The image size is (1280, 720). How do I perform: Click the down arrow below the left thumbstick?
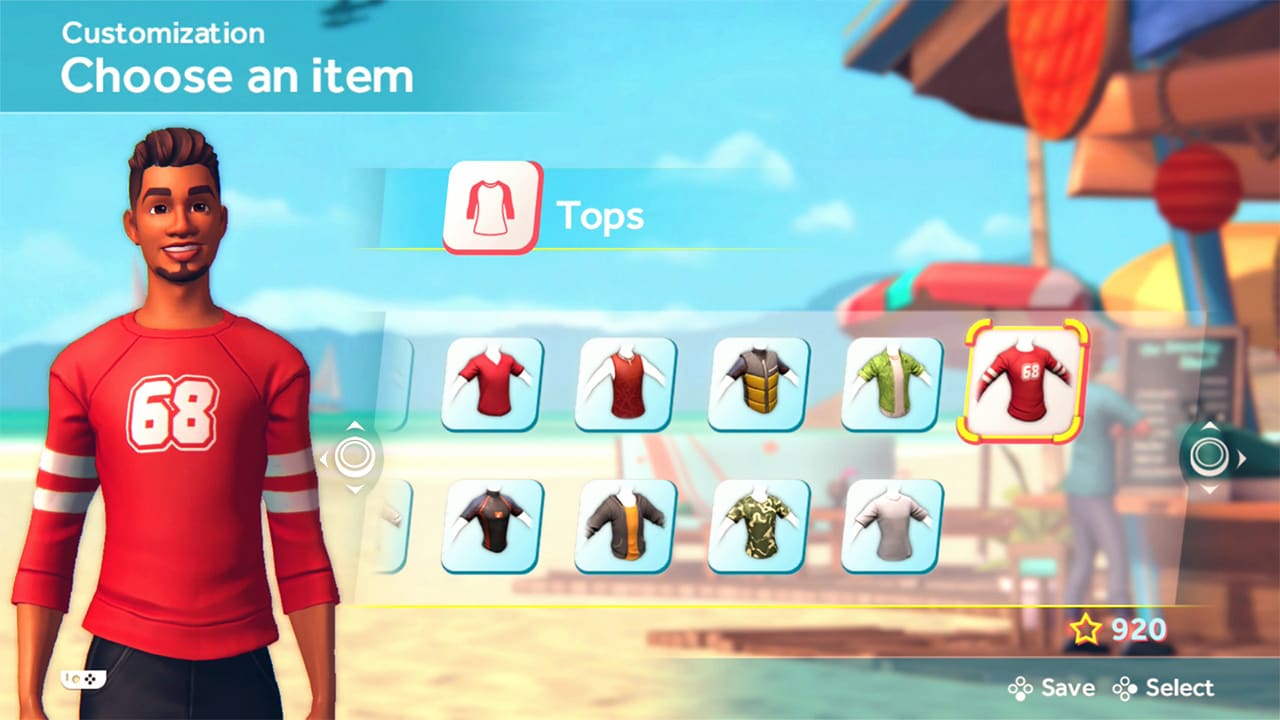click(x=355, y=490)
